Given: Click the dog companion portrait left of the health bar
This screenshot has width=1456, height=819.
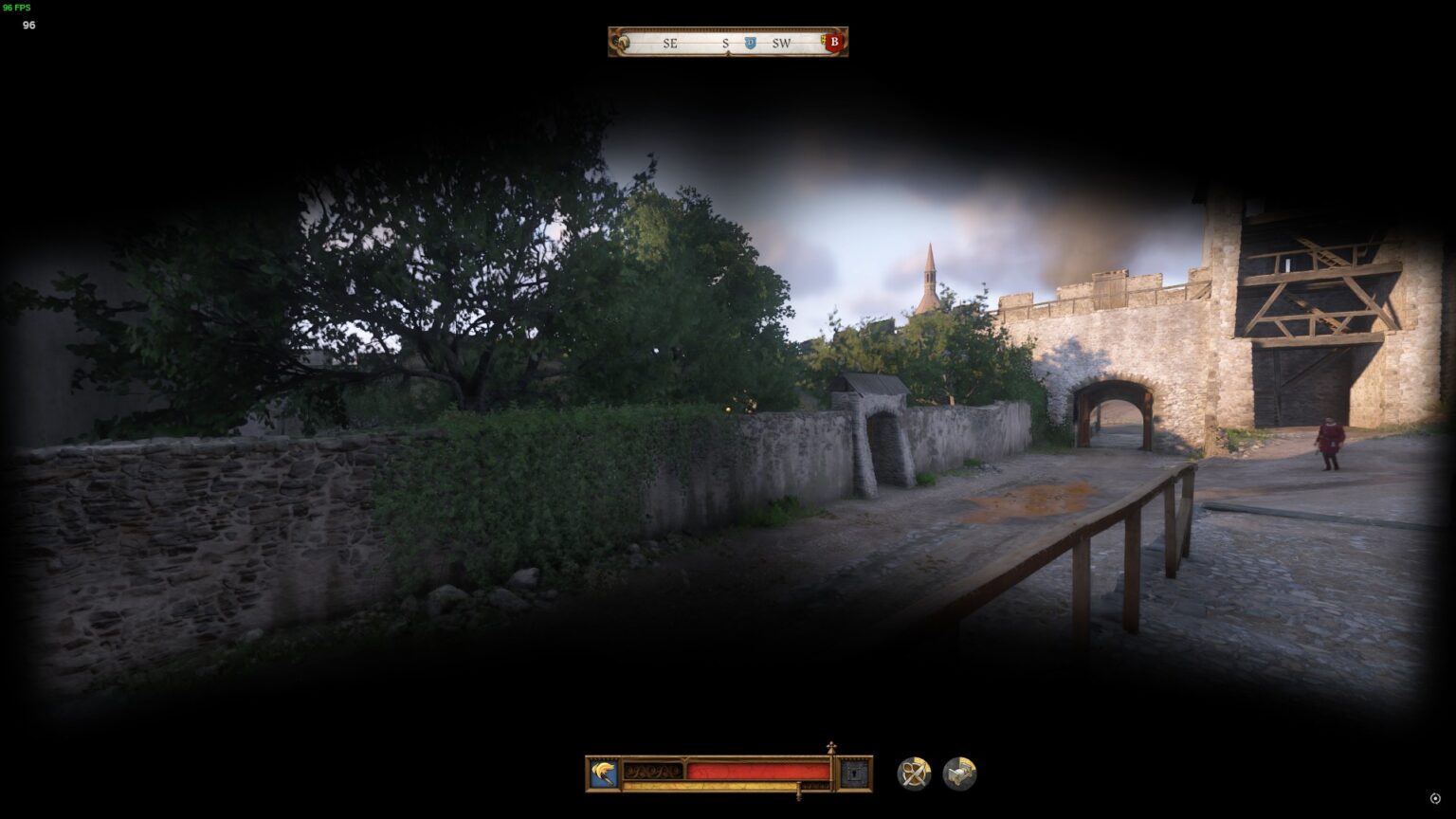Looking at the screenshot, I should click(603, 773).
